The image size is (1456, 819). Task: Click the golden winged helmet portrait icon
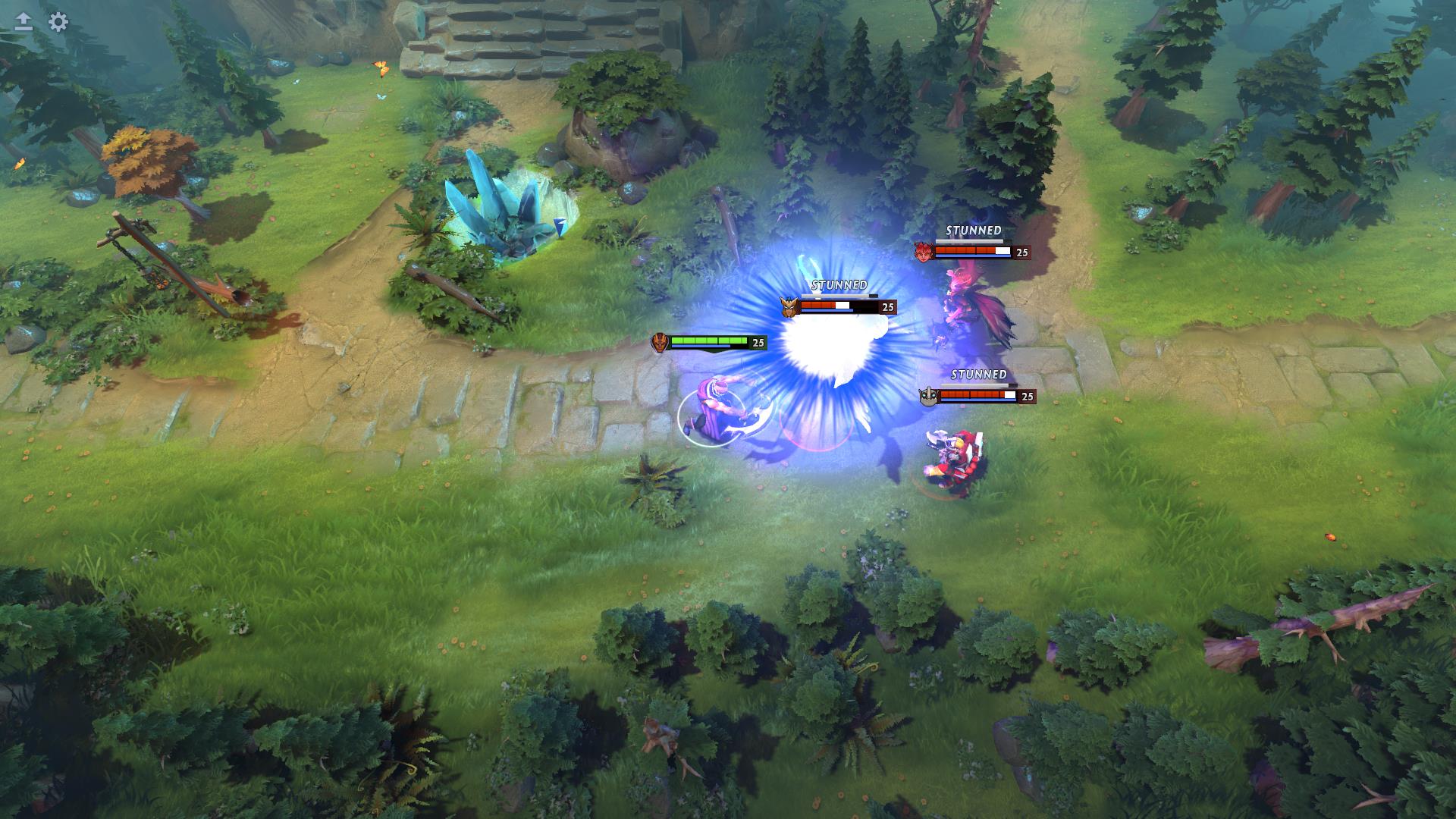pyautogui.click(x=789, y=307)
